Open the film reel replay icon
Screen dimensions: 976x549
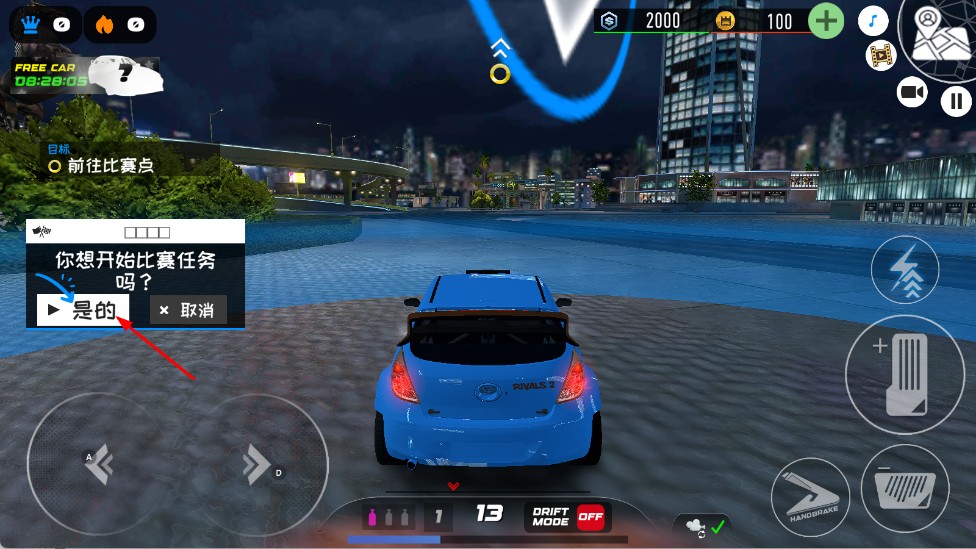point(881,56)
